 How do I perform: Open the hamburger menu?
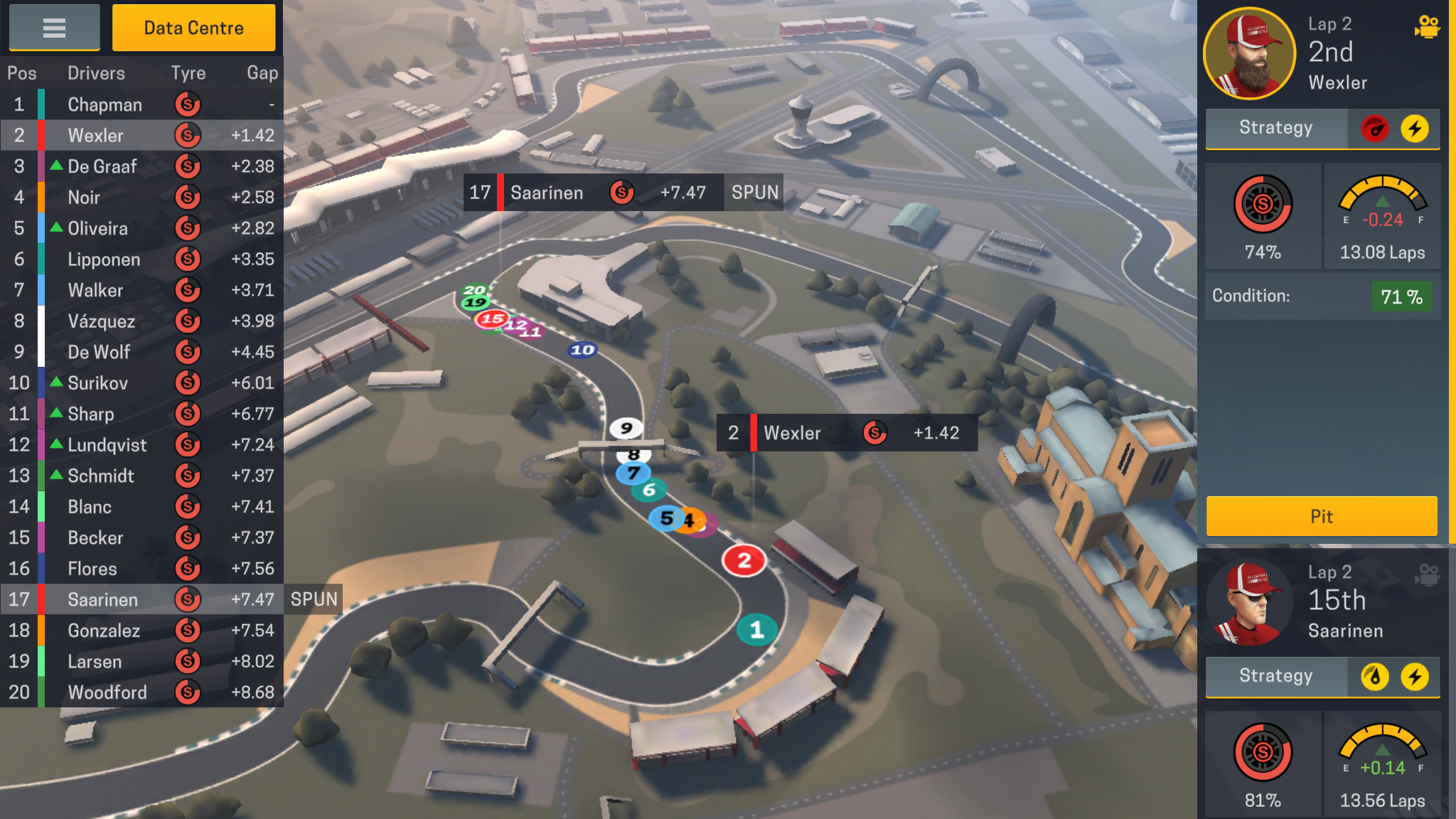point(54,28)
